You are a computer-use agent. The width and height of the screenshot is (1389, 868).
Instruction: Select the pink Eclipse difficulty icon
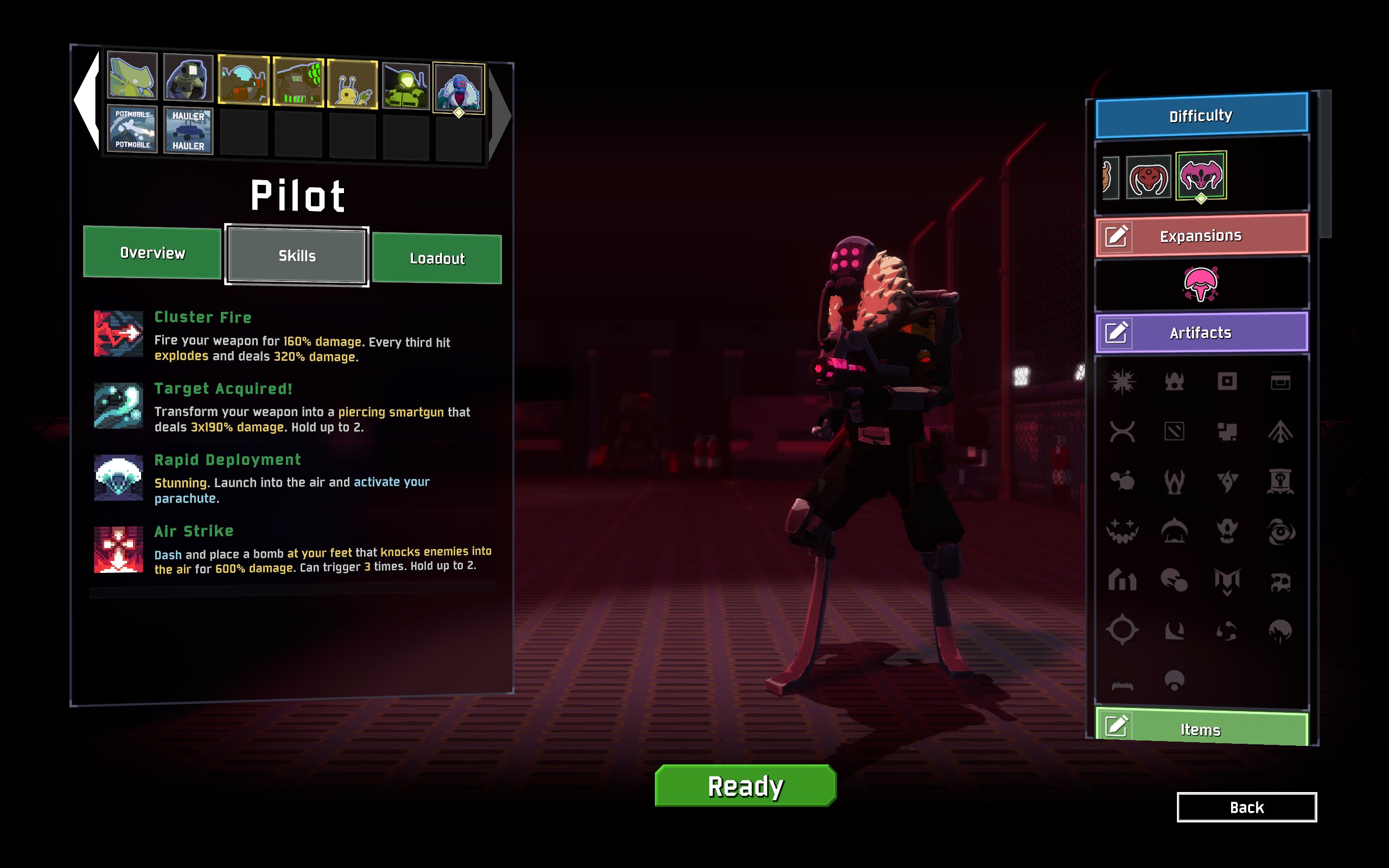1201,175
